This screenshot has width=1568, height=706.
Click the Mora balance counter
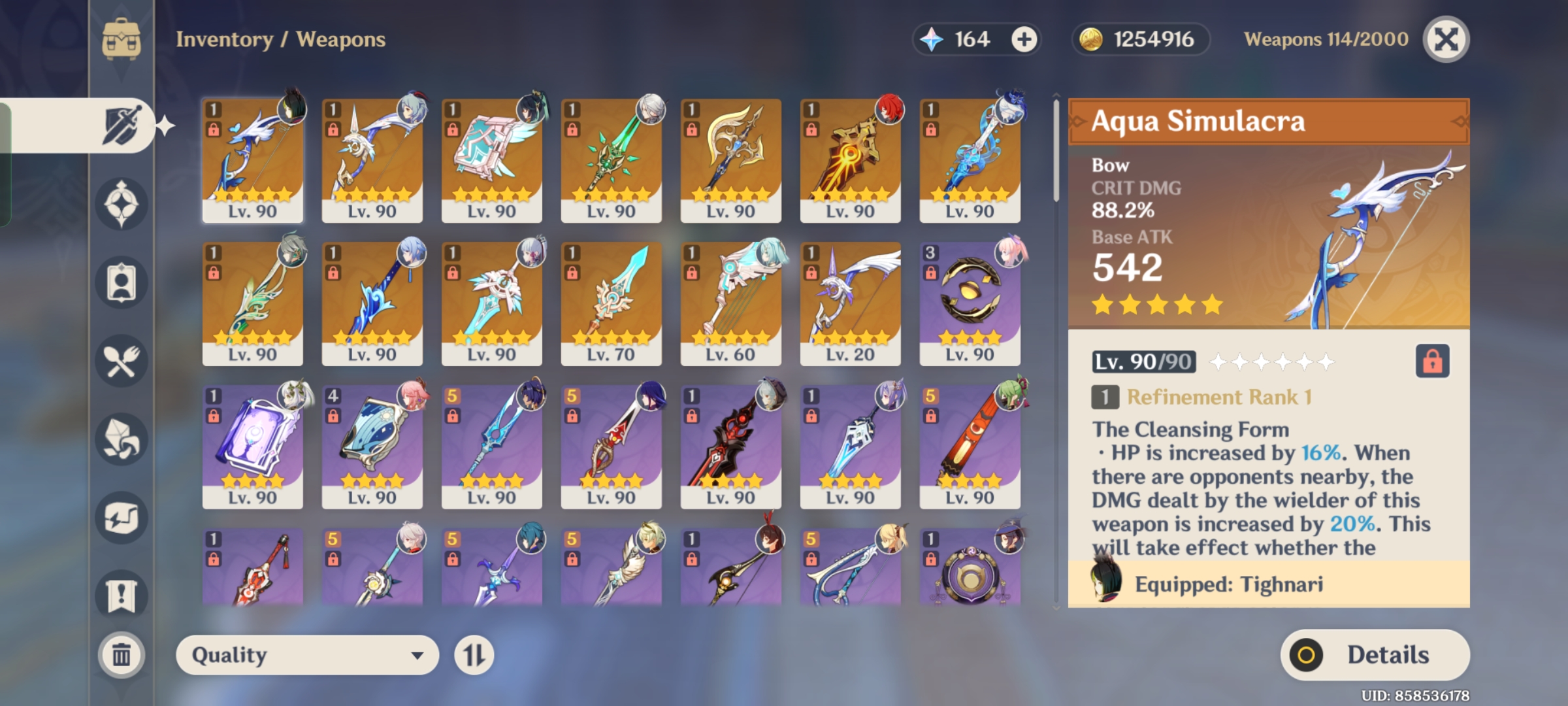1140,39
